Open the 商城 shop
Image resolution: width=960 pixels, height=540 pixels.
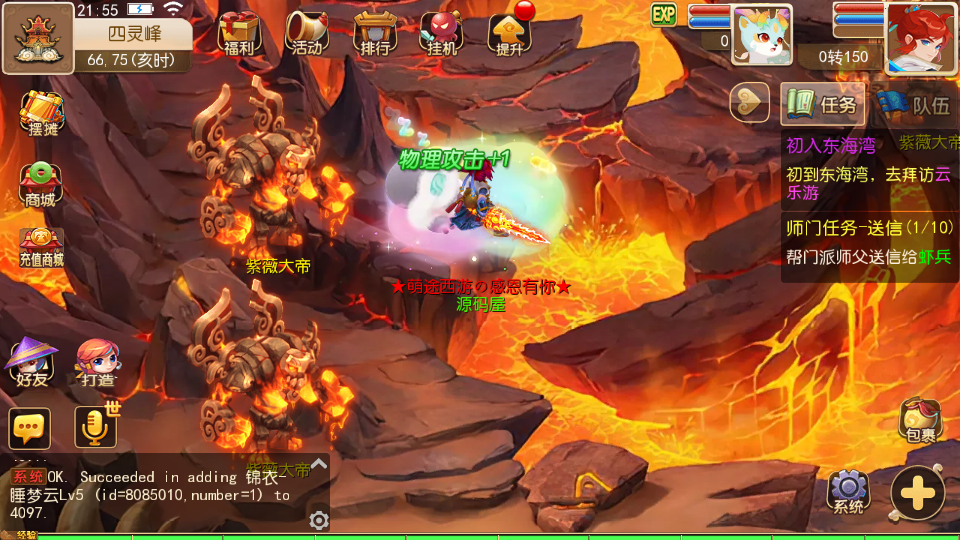point(41,184)
